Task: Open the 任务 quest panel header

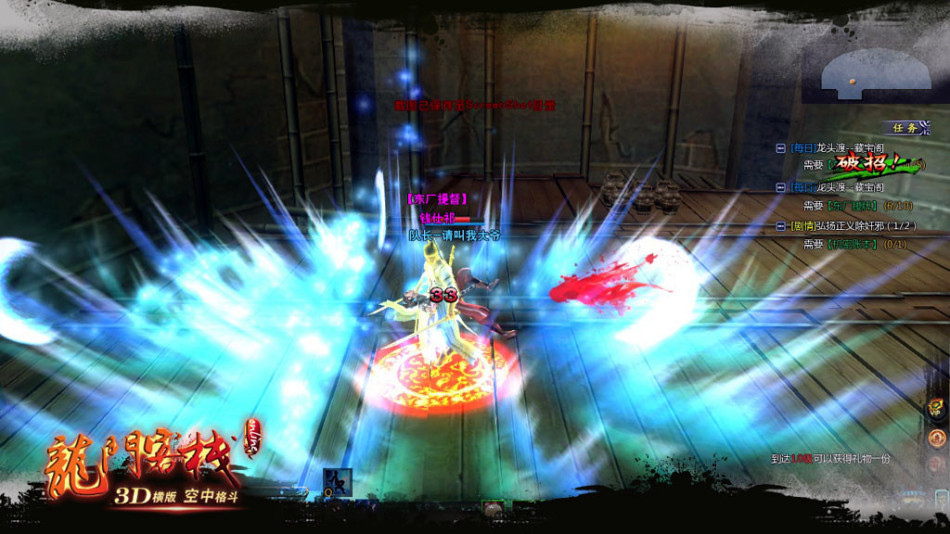Action: point(907,127)
